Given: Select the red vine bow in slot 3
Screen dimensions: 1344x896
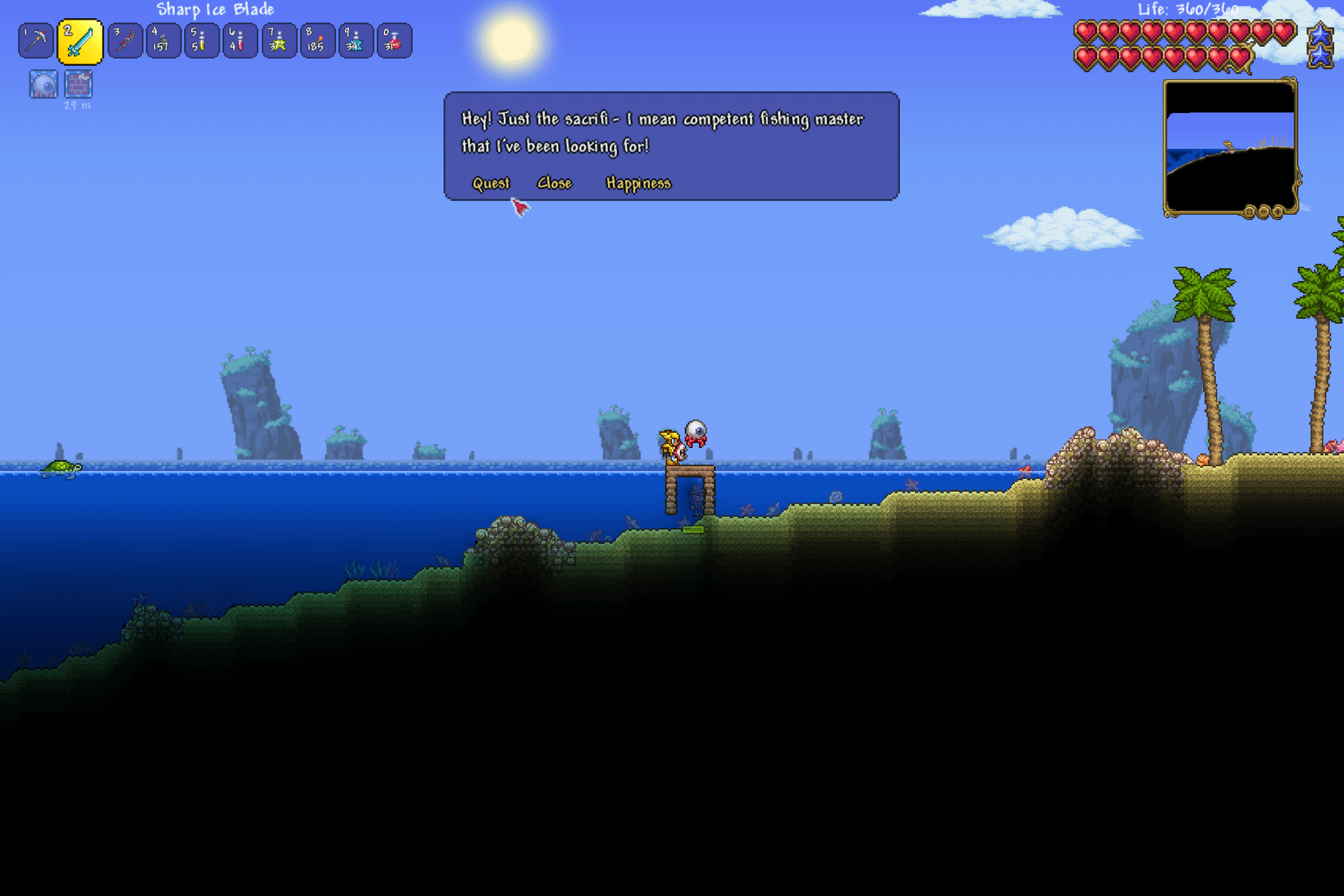Looking at the screenshot, I should pos(125,41).
